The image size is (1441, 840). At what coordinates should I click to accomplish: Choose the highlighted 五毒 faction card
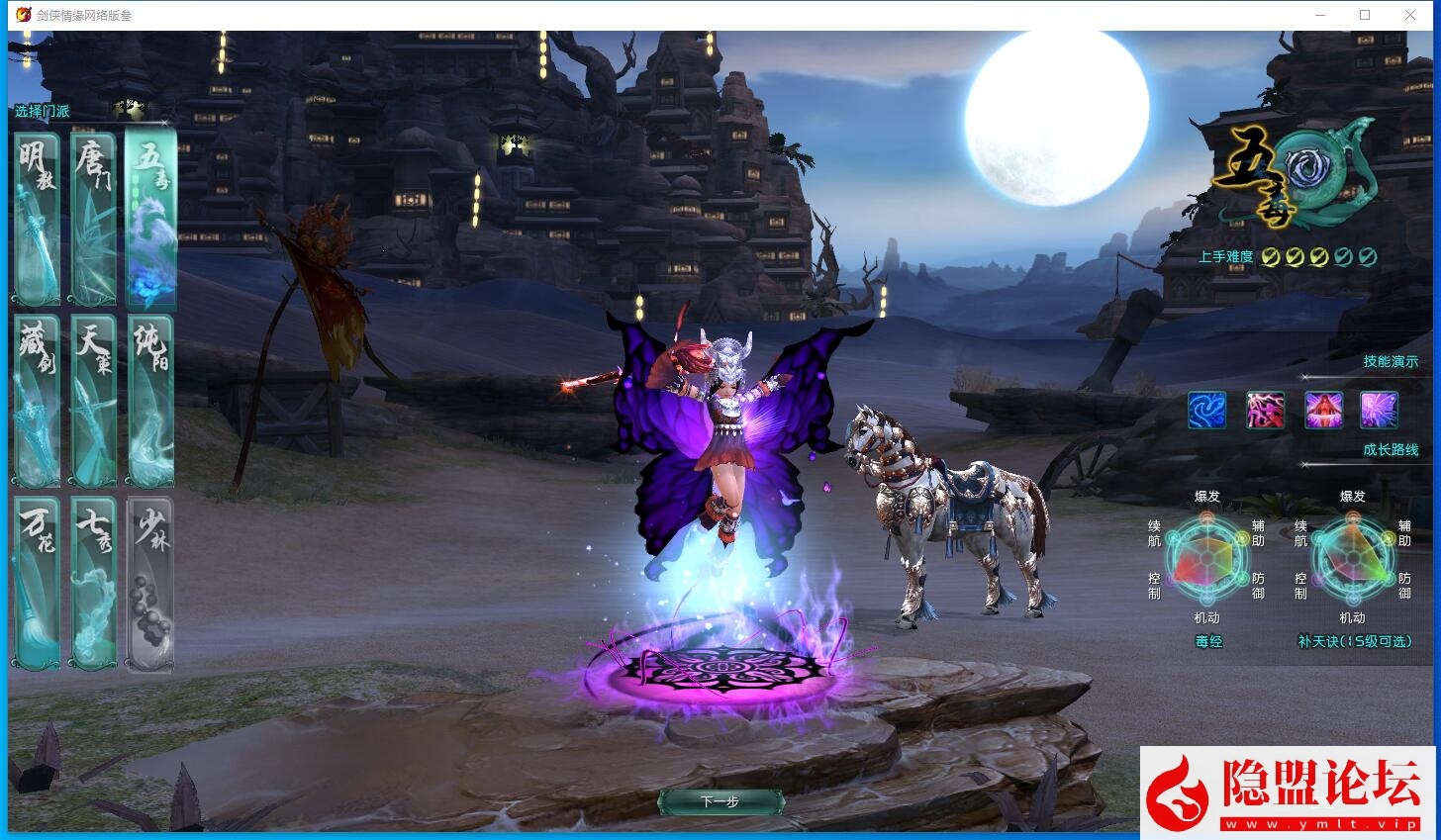point(150,216)
